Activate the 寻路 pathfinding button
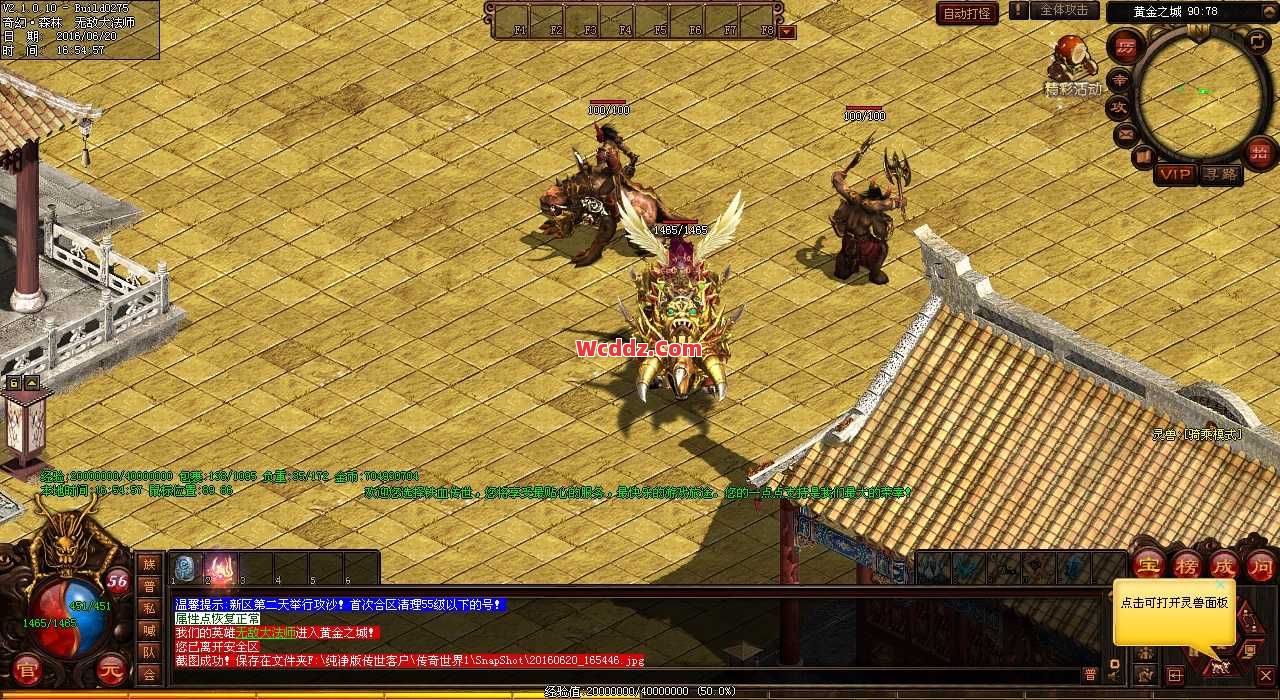 [x=1221, y=174]
